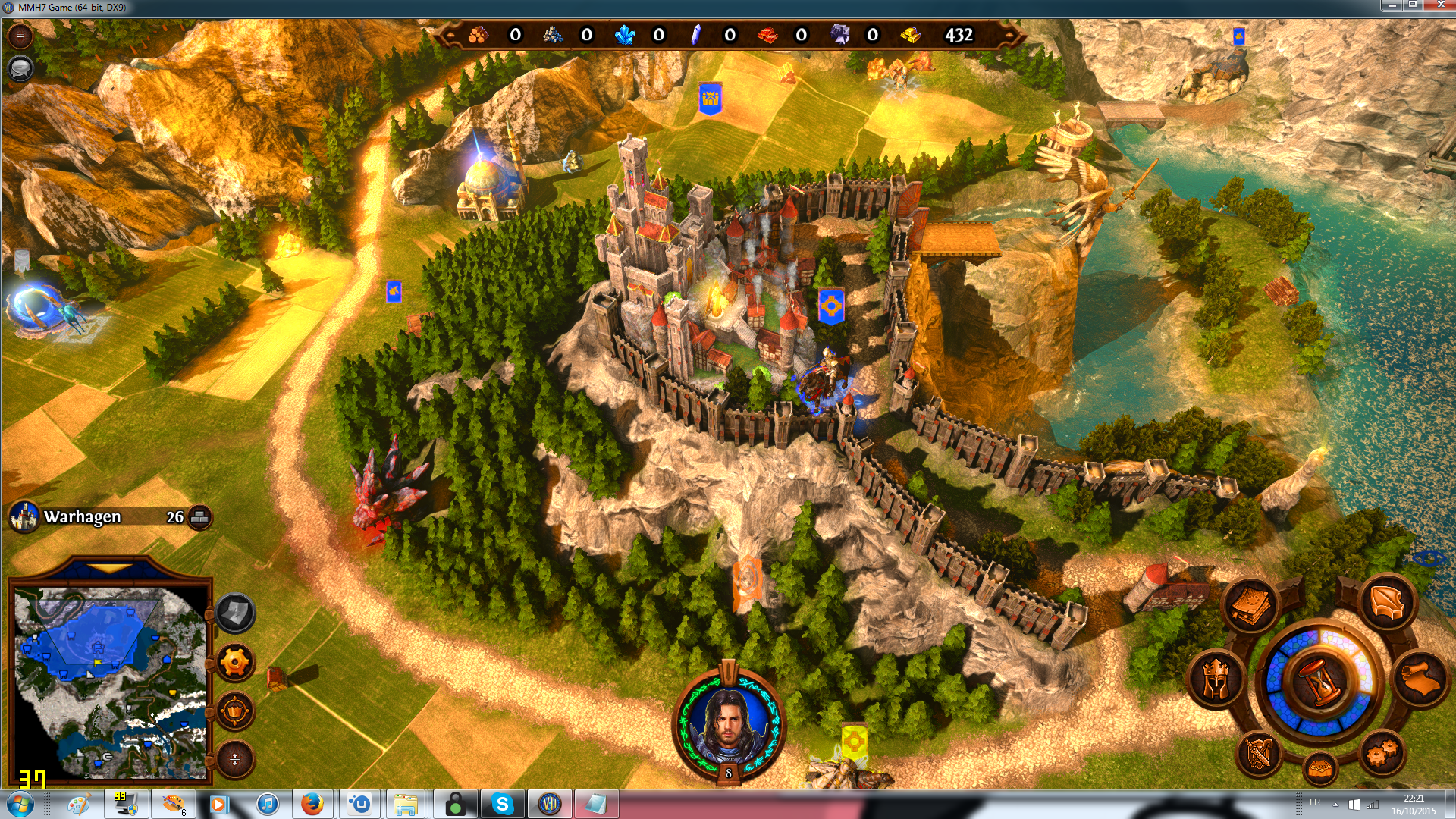Screen dimensions: 1456x819
Task: End the turn with the hourglass button
Action: [x=1319, y=679]
